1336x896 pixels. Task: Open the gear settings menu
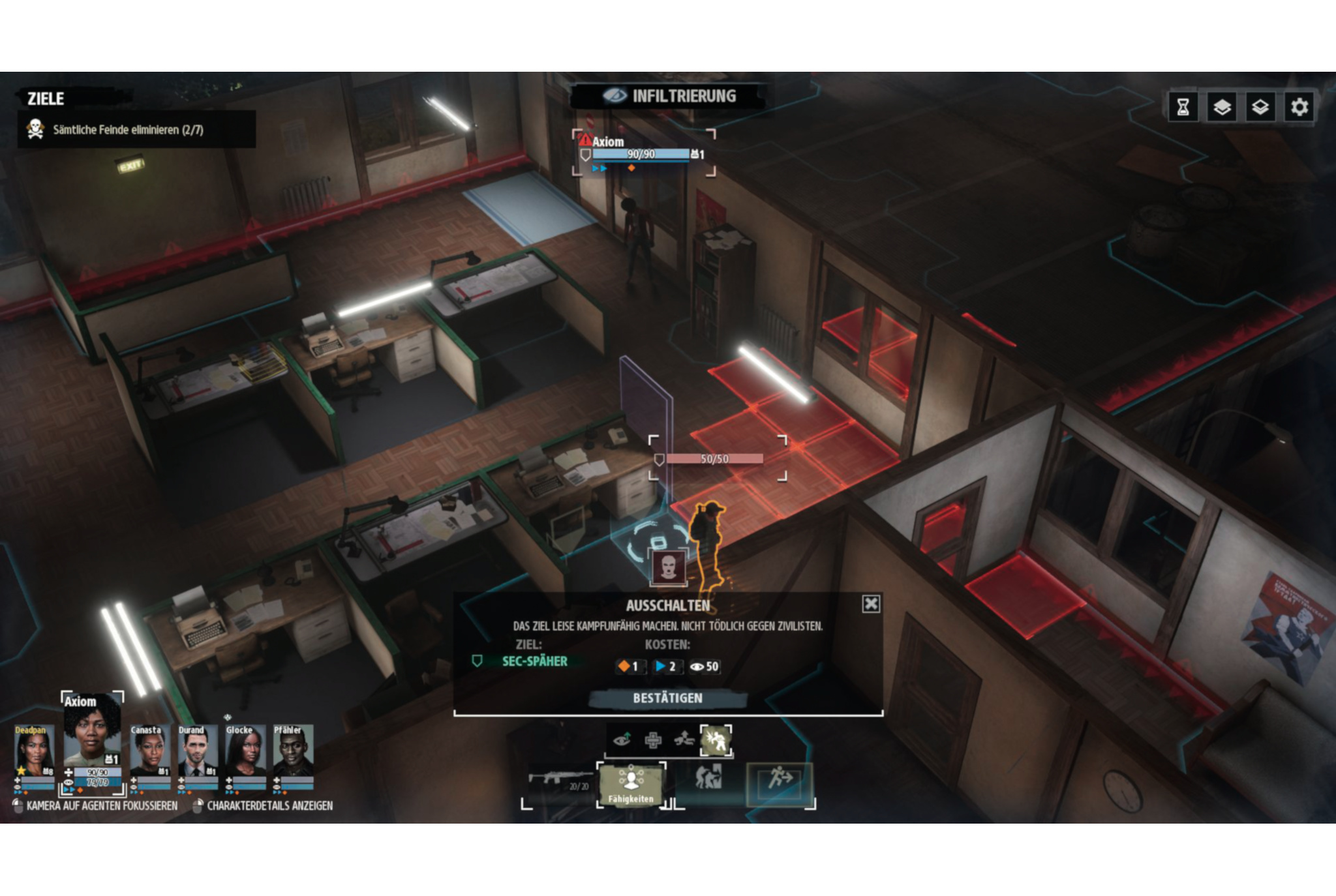point(1299,107)
